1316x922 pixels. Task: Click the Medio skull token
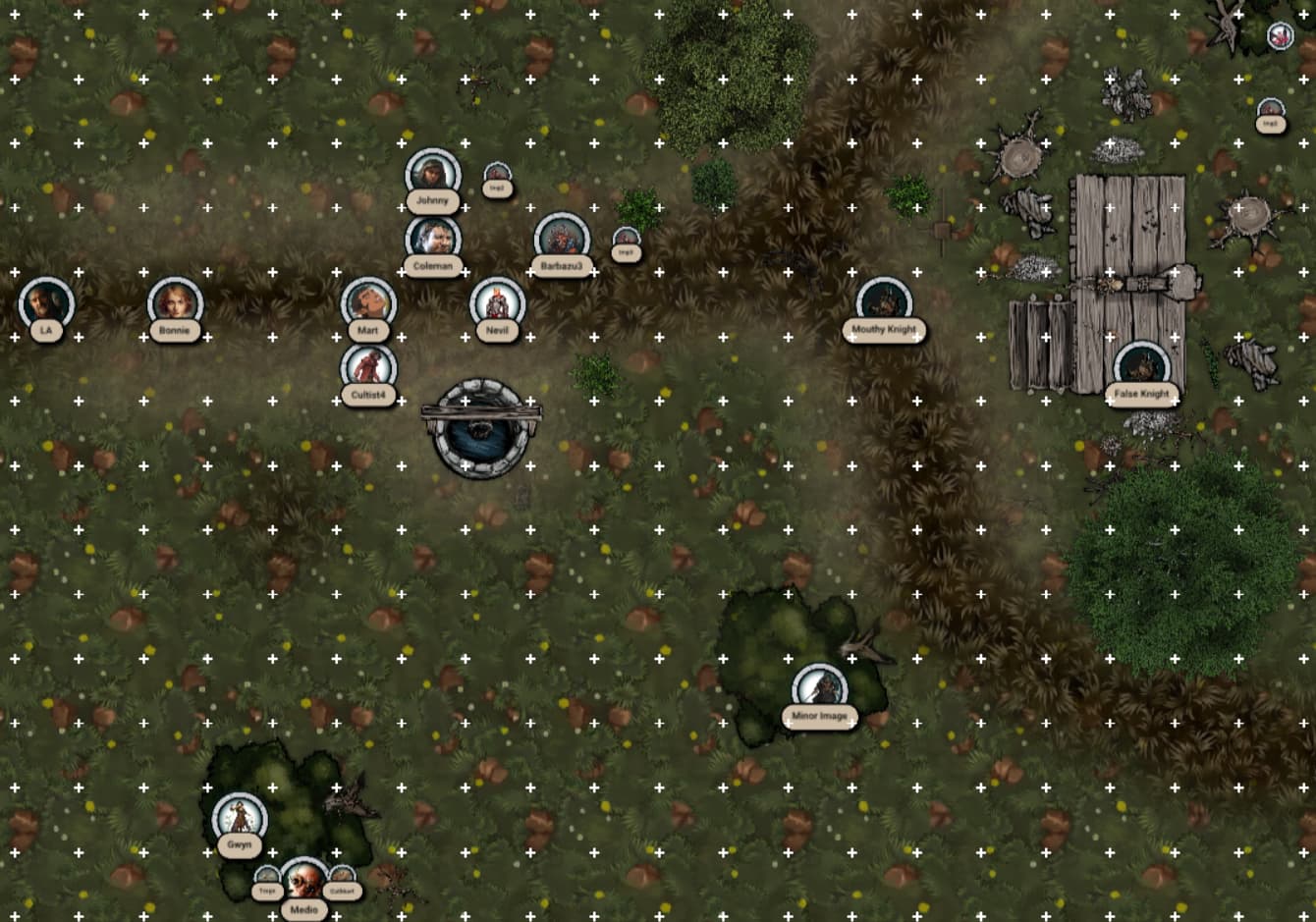coord(303,882)
